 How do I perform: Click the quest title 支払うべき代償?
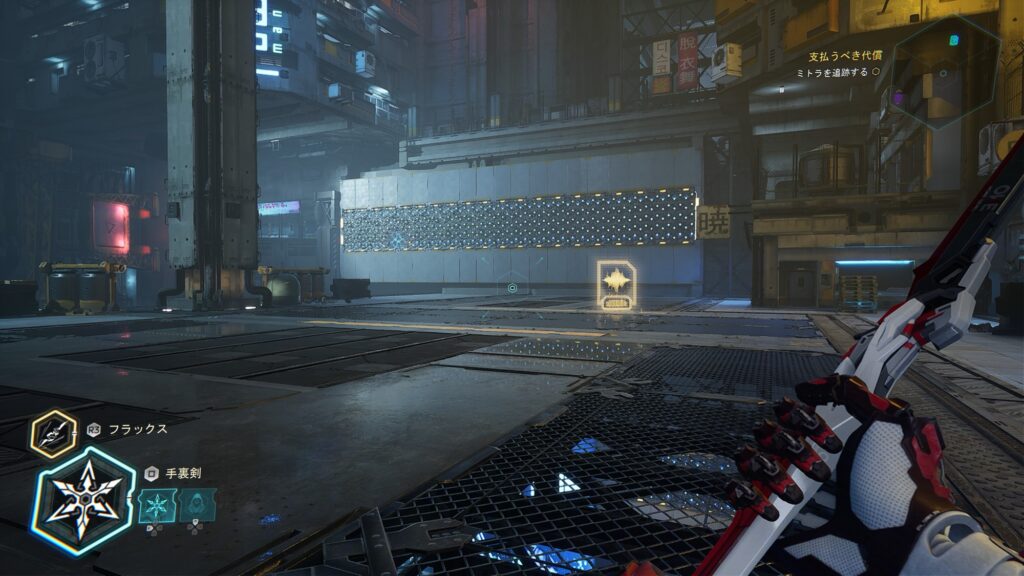coord(838,56)
